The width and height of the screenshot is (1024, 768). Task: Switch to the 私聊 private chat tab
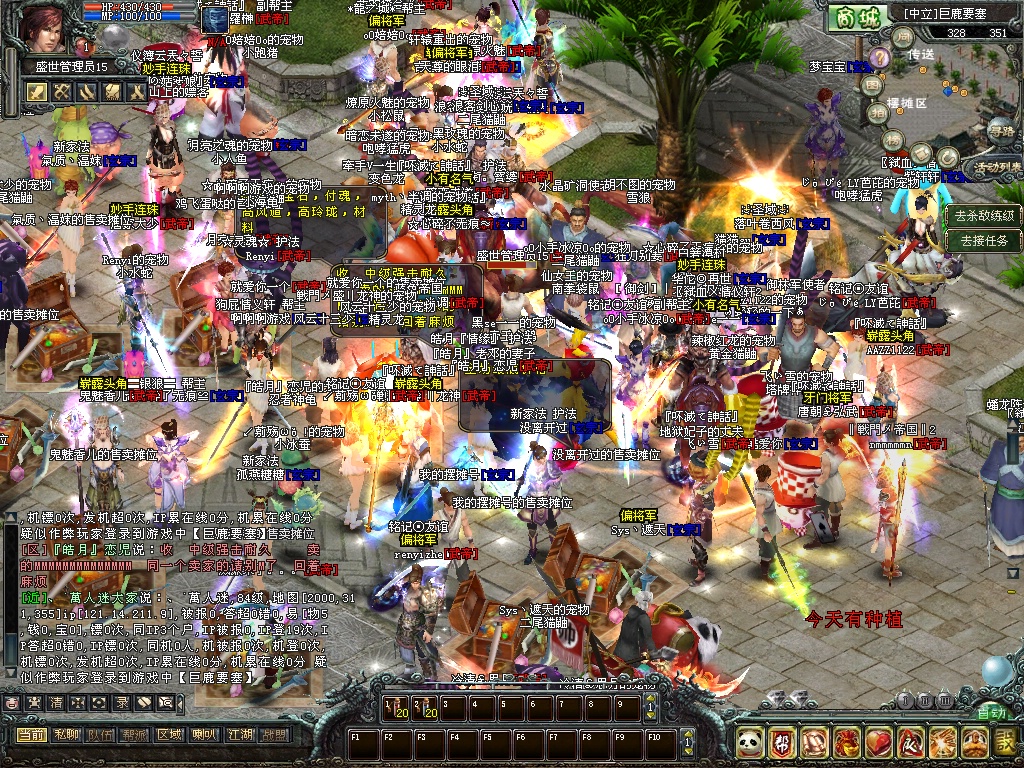[x=66, y=735]
